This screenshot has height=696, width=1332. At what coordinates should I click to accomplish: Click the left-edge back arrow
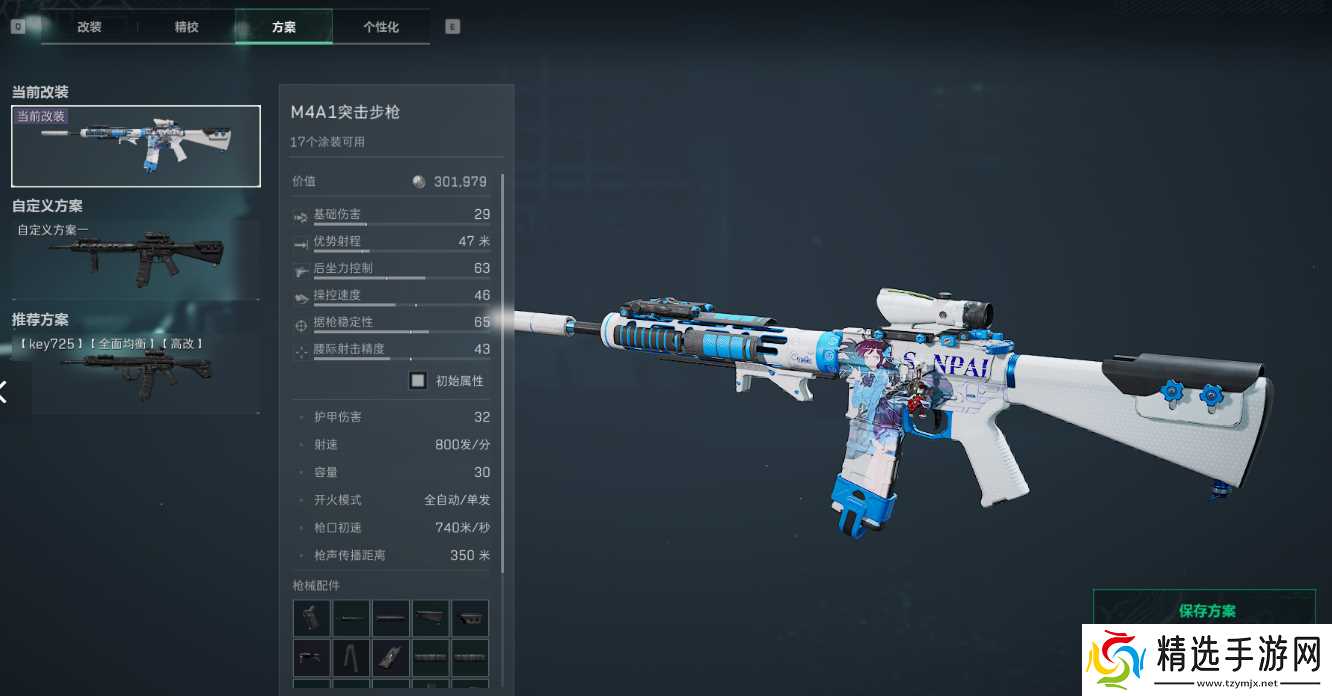[x=4, y=392]
